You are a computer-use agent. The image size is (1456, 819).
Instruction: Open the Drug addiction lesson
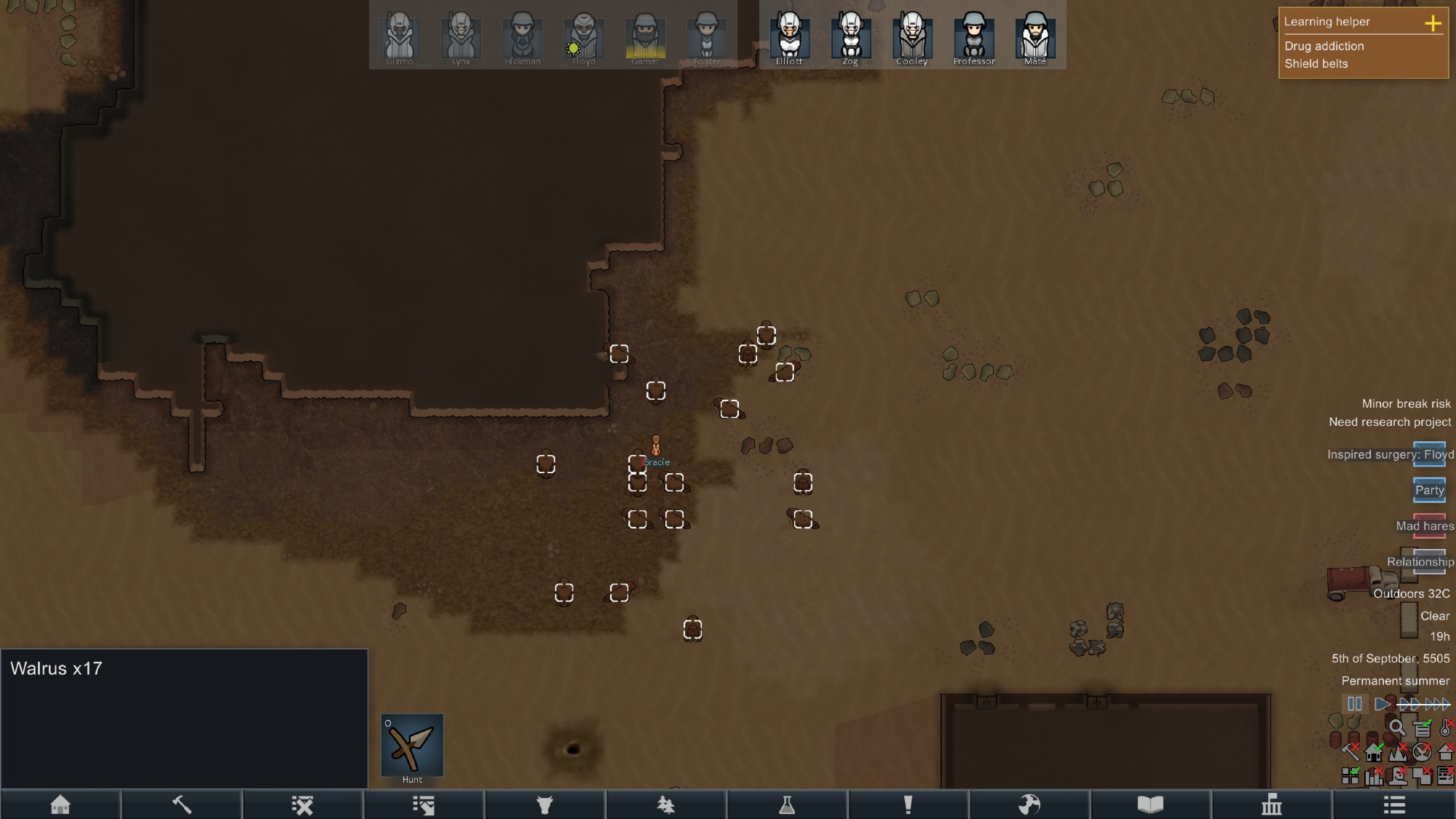1324,46
